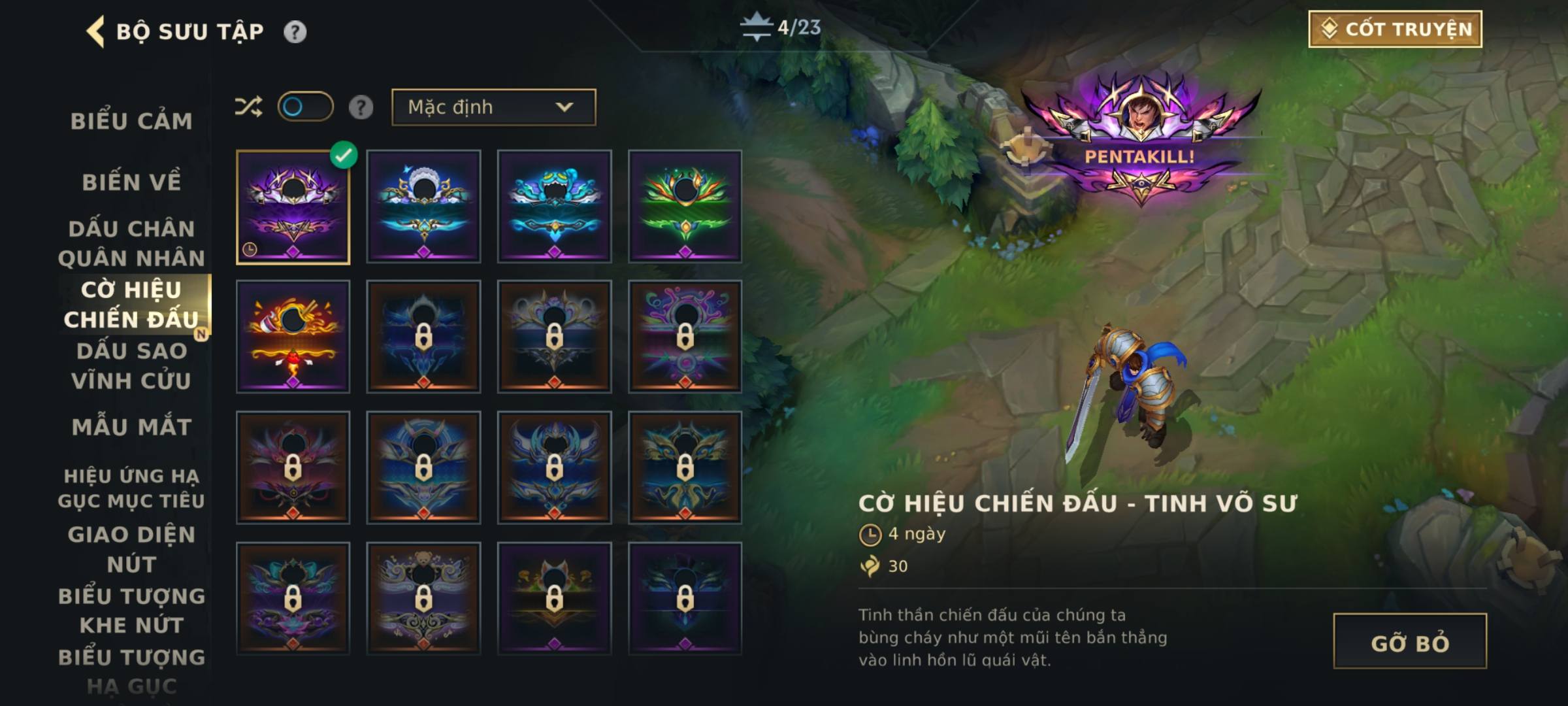Show help for the shuffle toggle
1568x706 pixels.
[361, 107]
